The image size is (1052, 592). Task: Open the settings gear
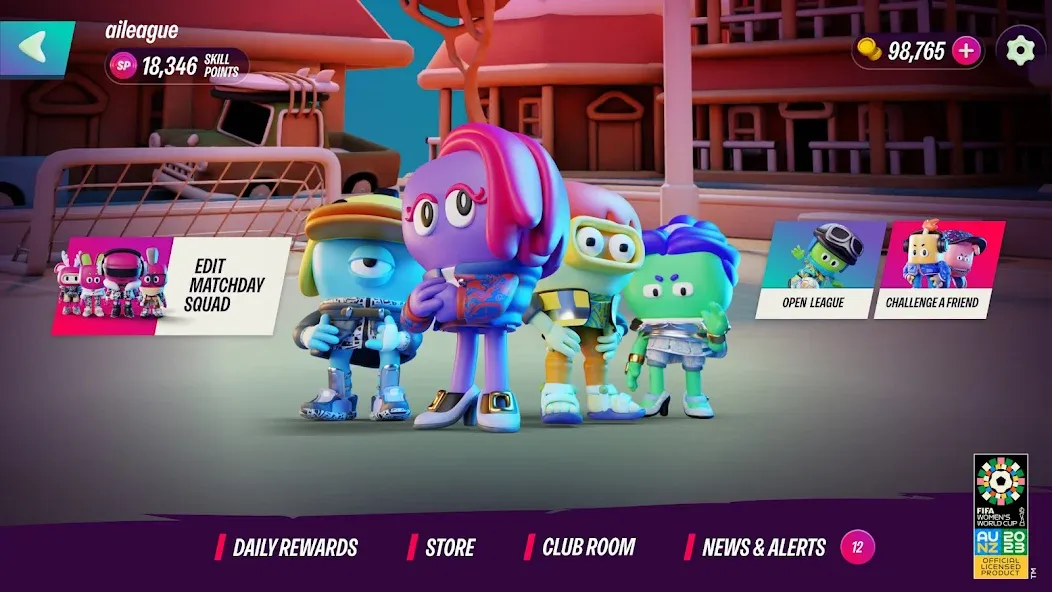coord(1020,50)
